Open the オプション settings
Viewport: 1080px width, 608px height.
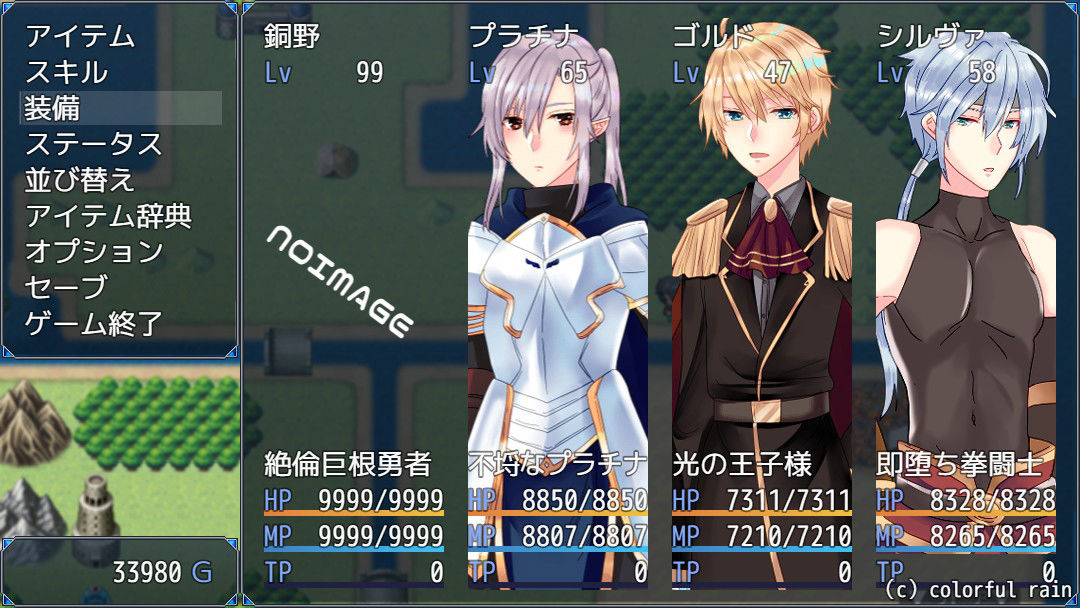[93, 252]
